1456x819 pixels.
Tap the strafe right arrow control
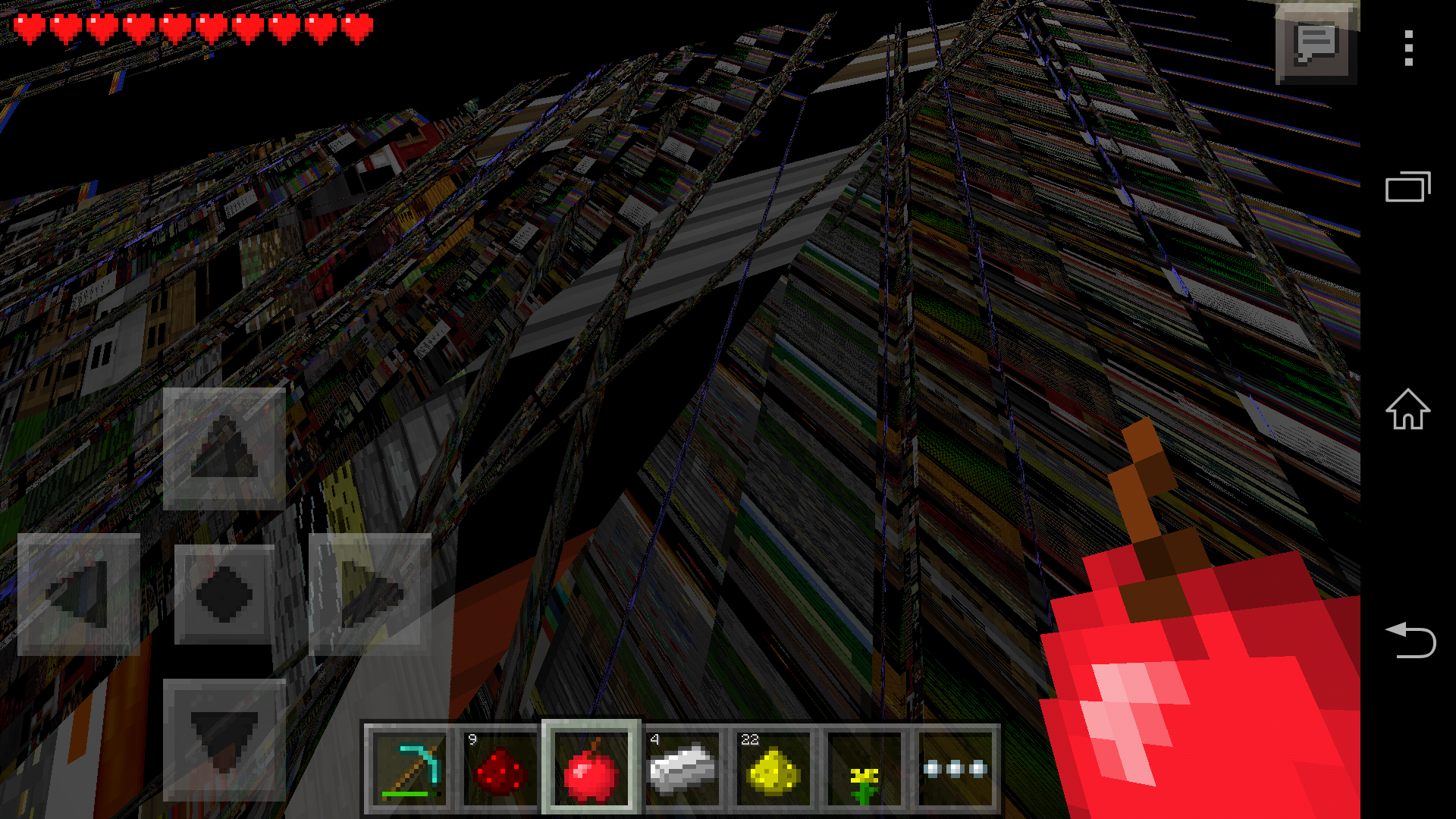tap(369, 595)
